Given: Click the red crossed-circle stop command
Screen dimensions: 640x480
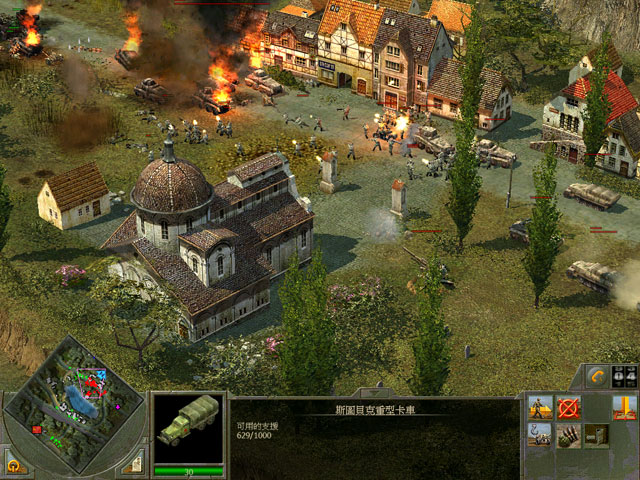Looking at the screenshot, I should pyautogui.click(x=569, y=408).
